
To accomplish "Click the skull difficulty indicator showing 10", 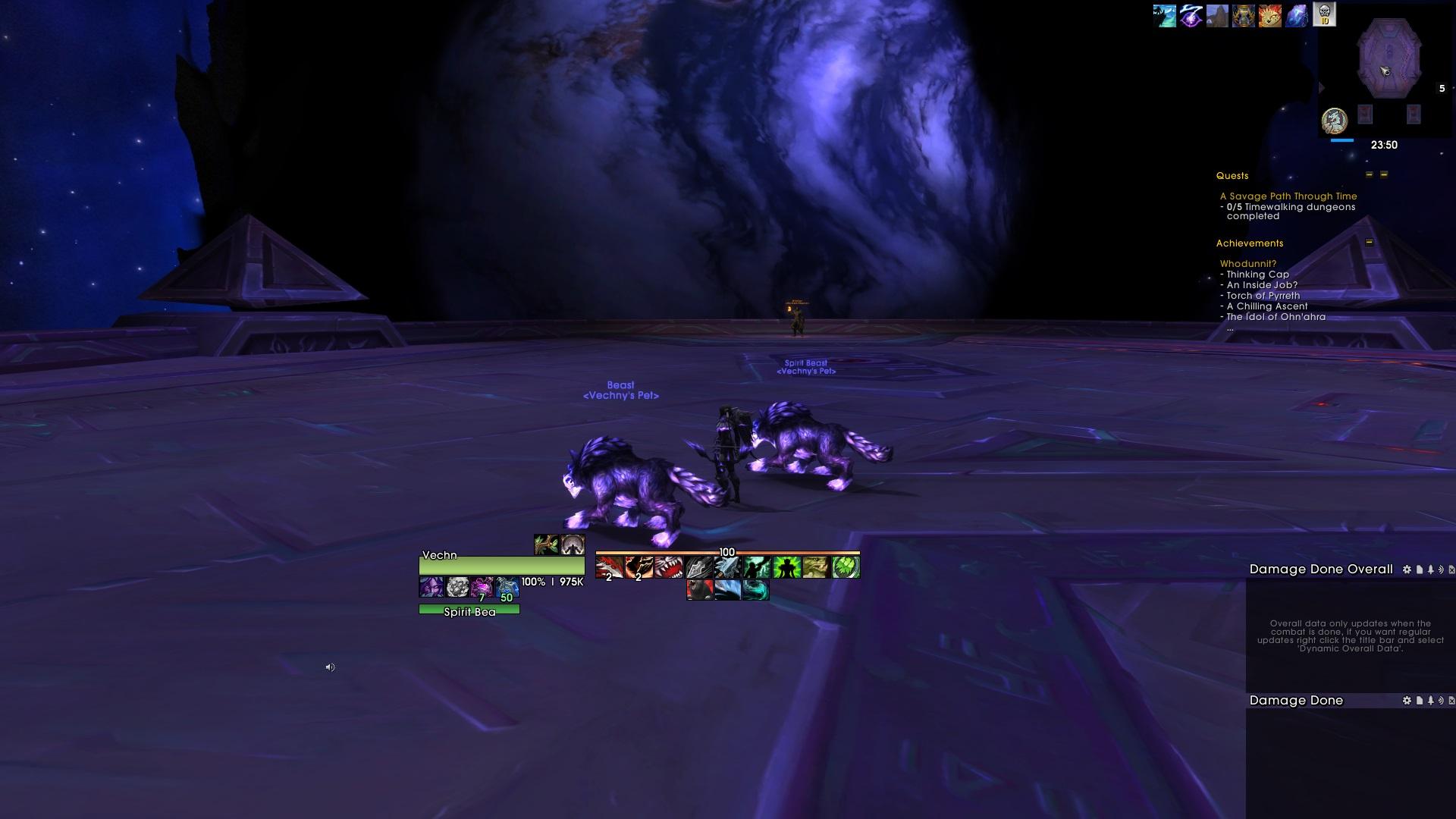I will click(1324, 14).
